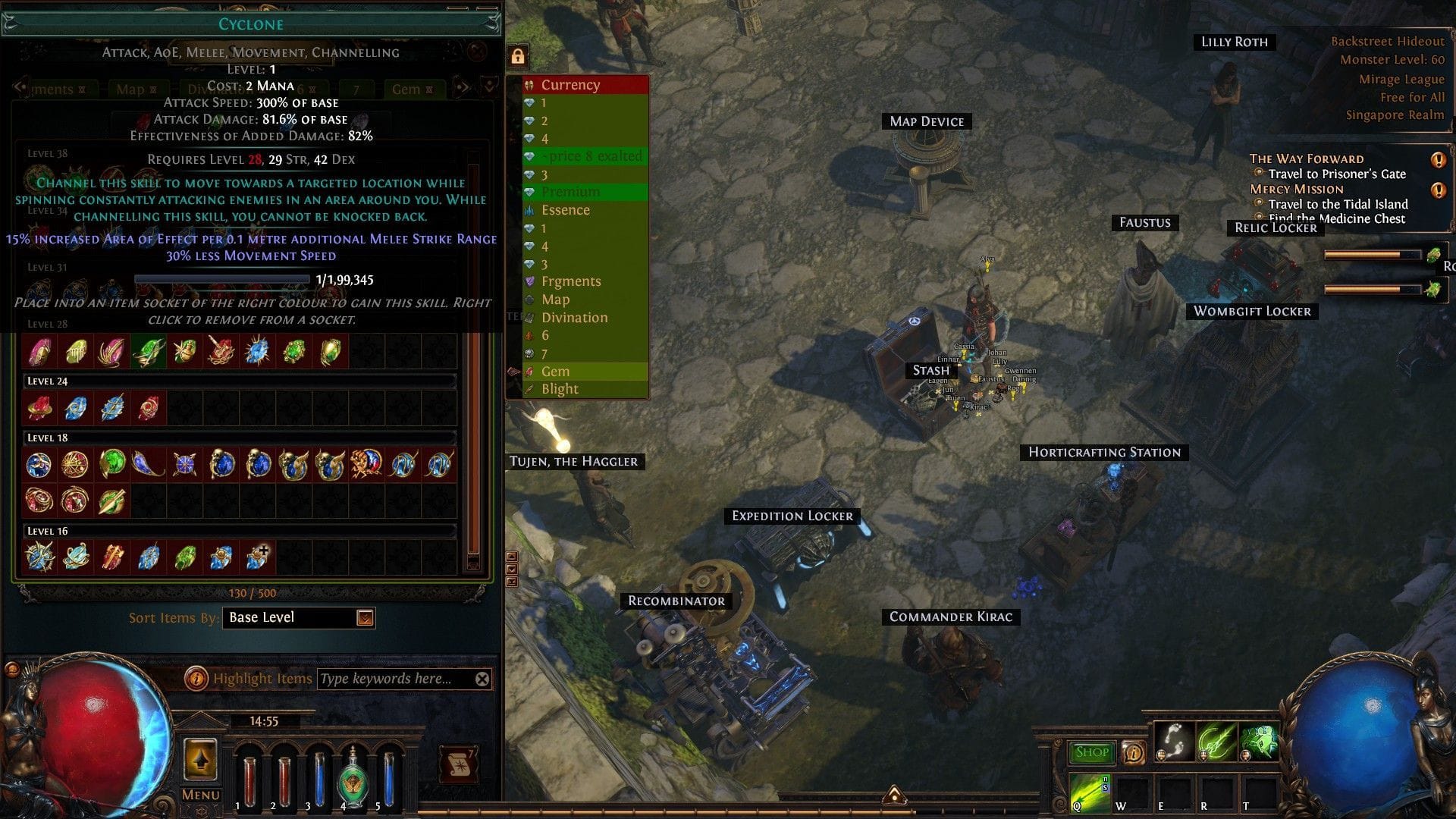Click the Shop button
Screen dimensions: 1456x819
1090,752
